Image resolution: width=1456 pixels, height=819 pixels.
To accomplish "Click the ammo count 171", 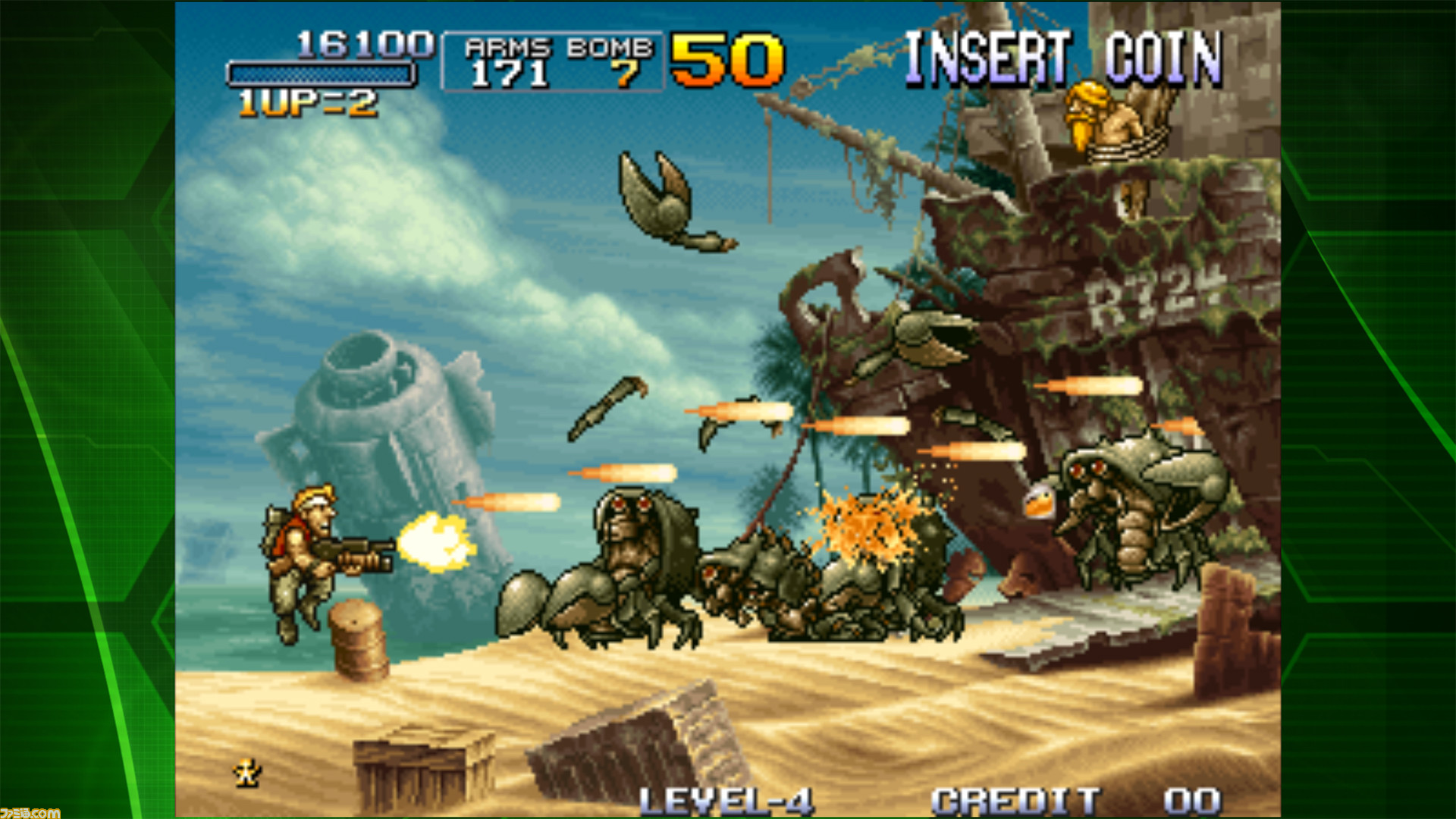I will tap(510, 73).
